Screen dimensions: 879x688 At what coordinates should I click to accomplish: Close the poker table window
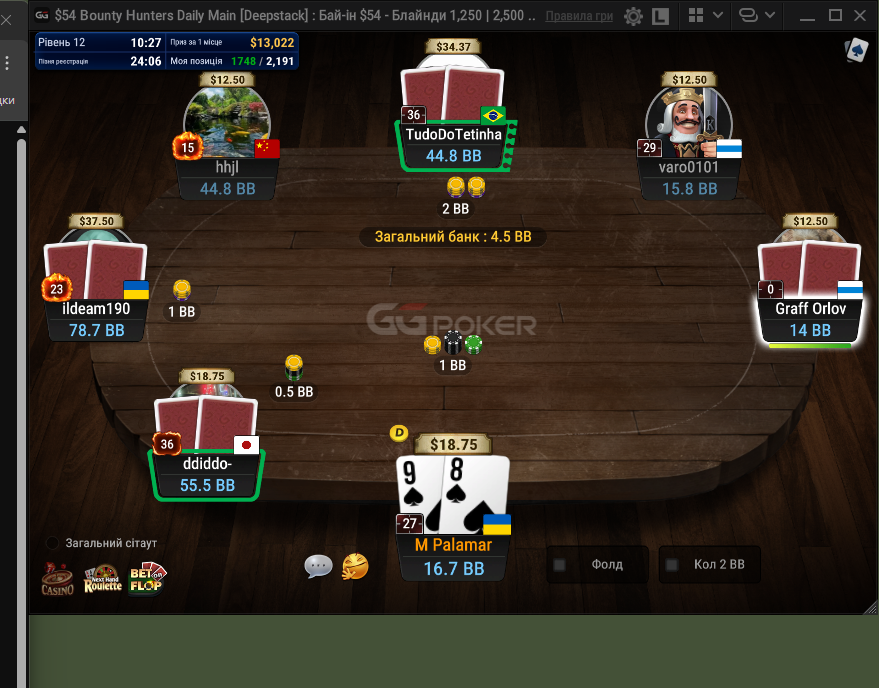[x=862, y=16]
